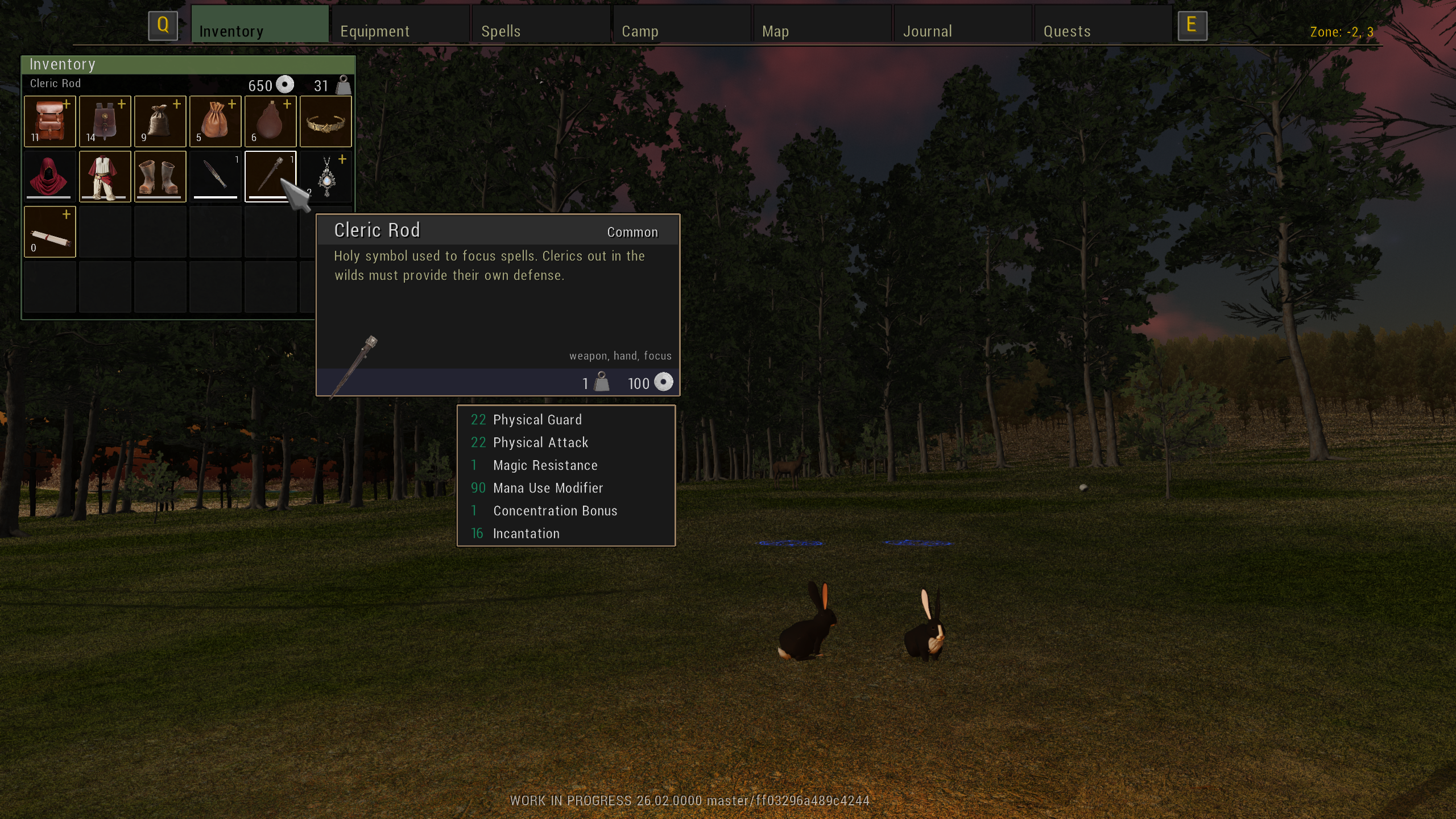This screenshot has height=819, width=1456.
Task: Click the Cleric Rod inventory slot
Action: [266, 173]
